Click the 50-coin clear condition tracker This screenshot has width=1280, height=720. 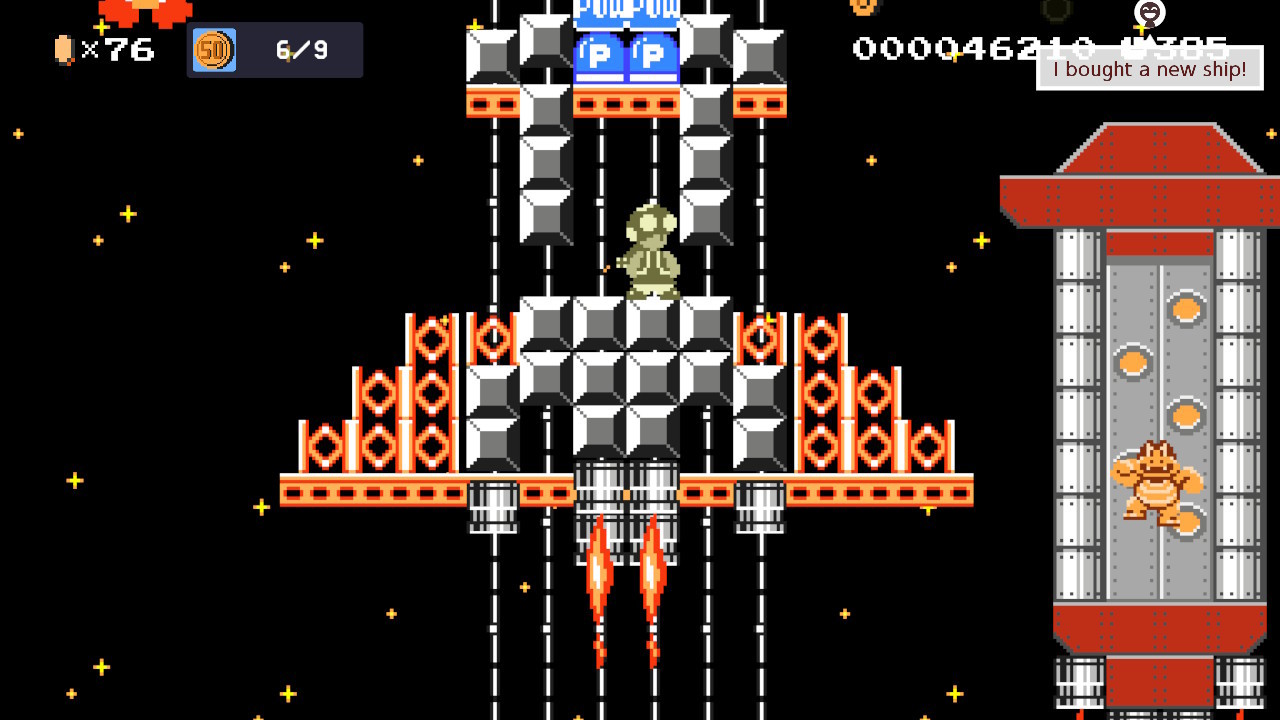(274, 50)
